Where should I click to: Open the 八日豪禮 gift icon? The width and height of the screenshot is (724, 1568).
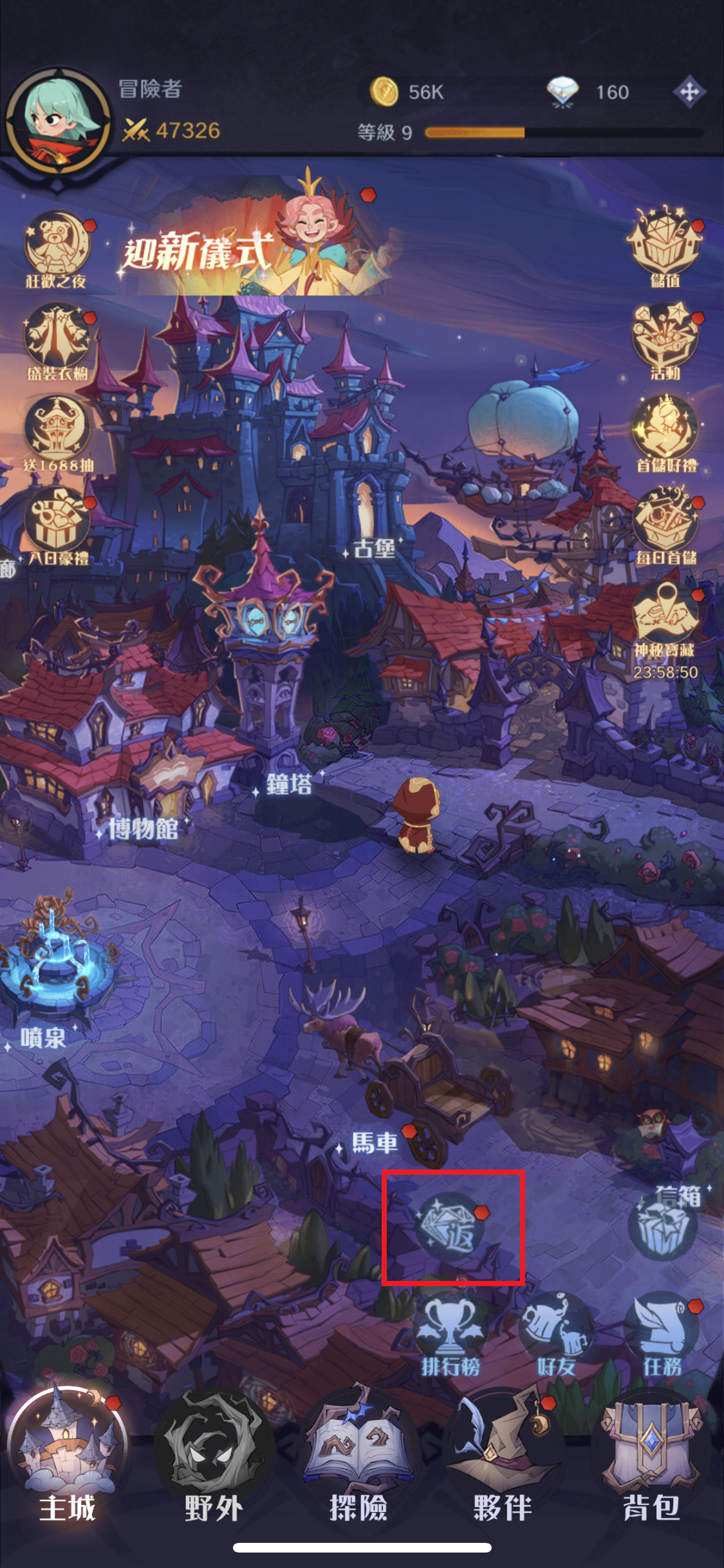[57, 525]
